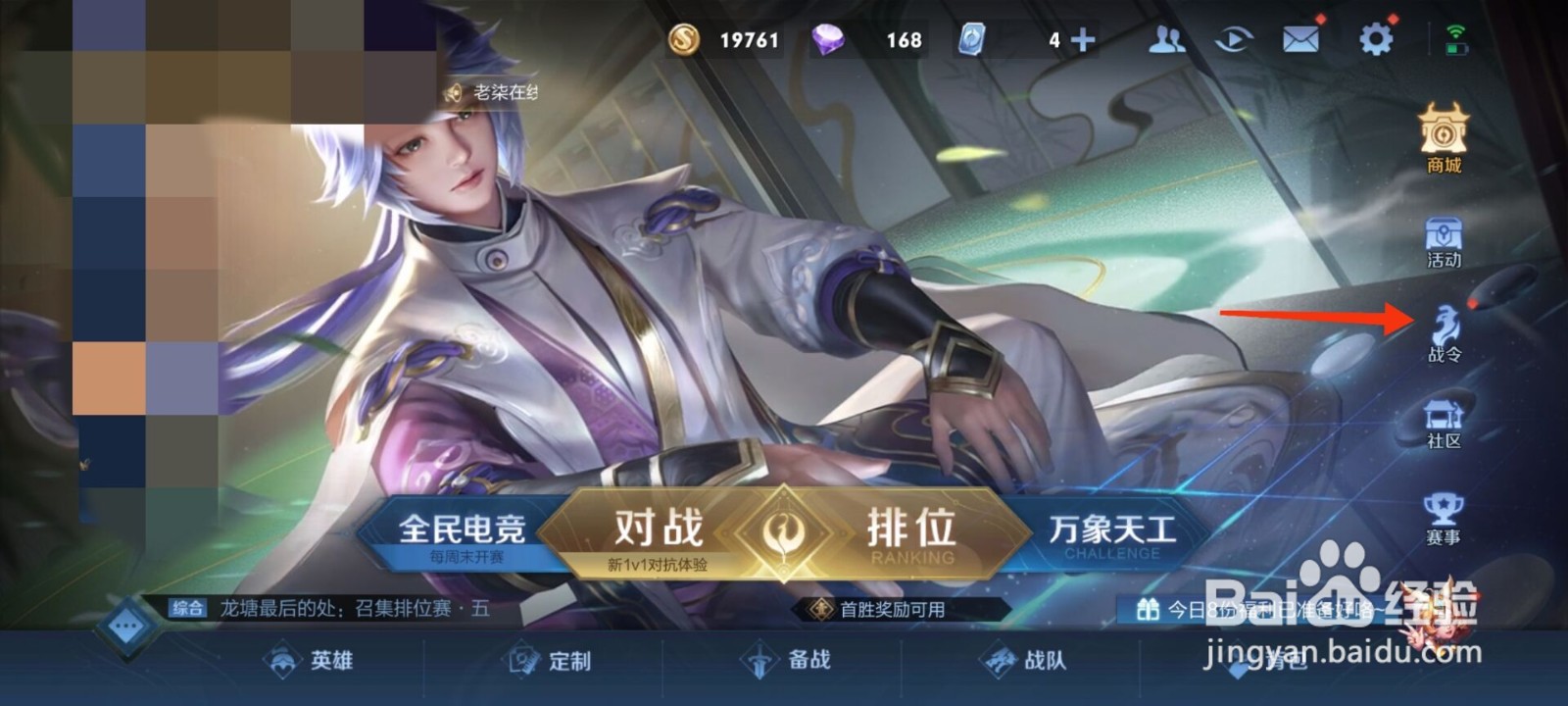Open the 活动 events panel
Image resolution: width=1568 pixels, height=706 pixels.
coord(1442,242)
